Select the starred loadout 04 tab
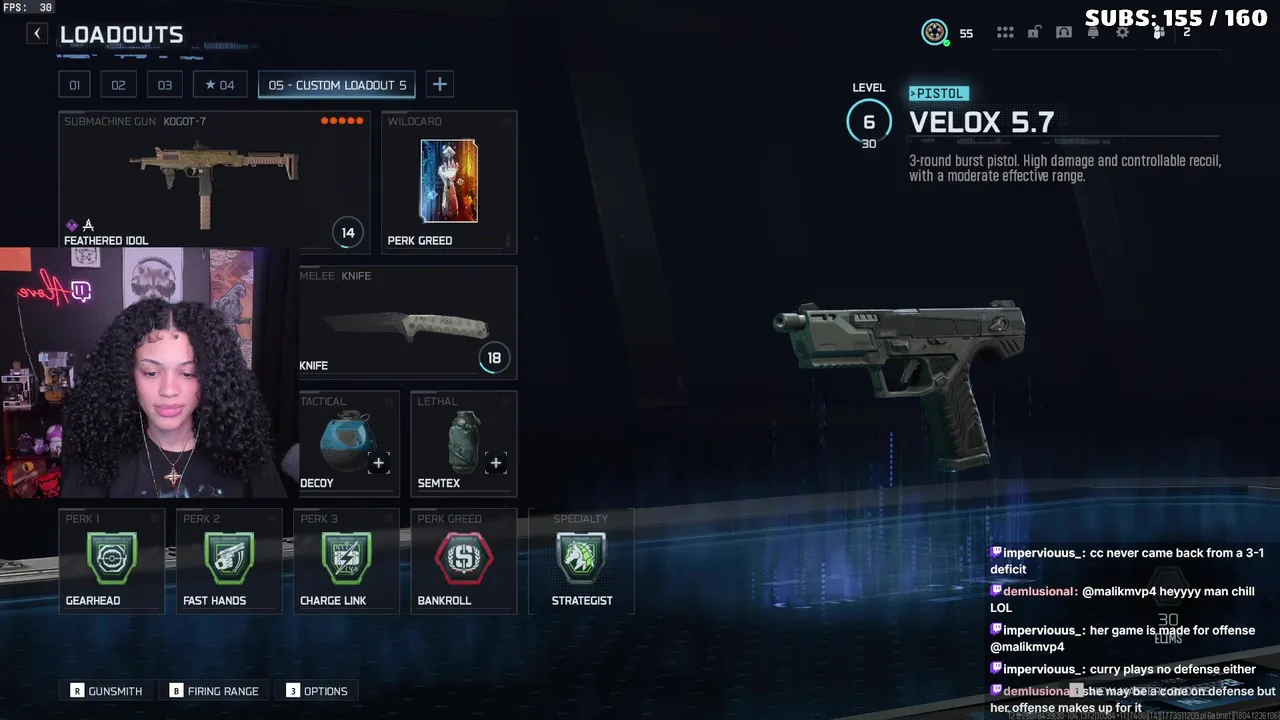This screenshot has width=1280, height=720. coord(219,85)
